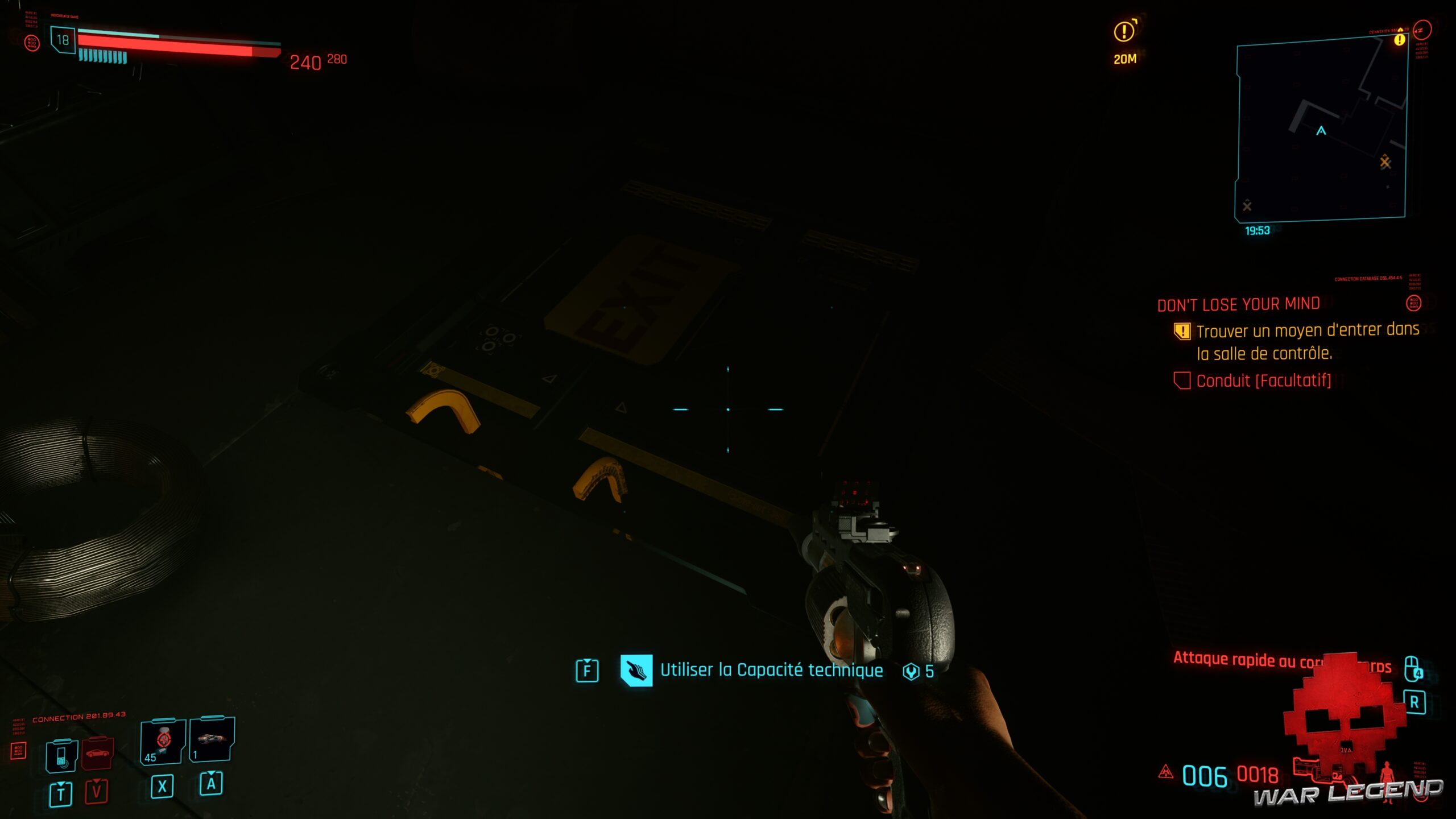The image size is (1456, 819).
Task: Click the R reload key badge
Action: [x=1415, y=703]
